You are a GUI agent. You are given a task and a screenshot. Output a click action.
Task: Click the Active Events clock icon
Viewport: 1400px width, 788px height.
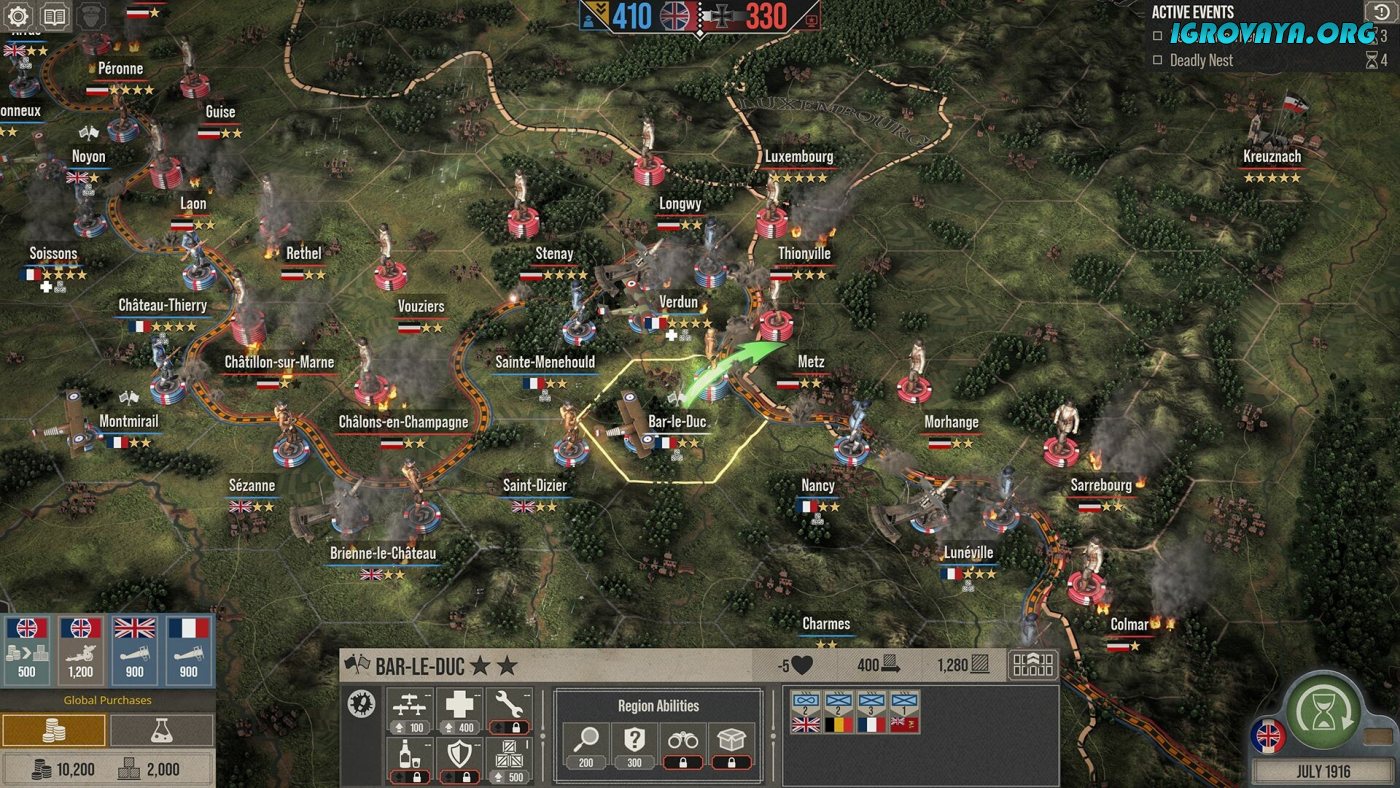[1377, 11]
